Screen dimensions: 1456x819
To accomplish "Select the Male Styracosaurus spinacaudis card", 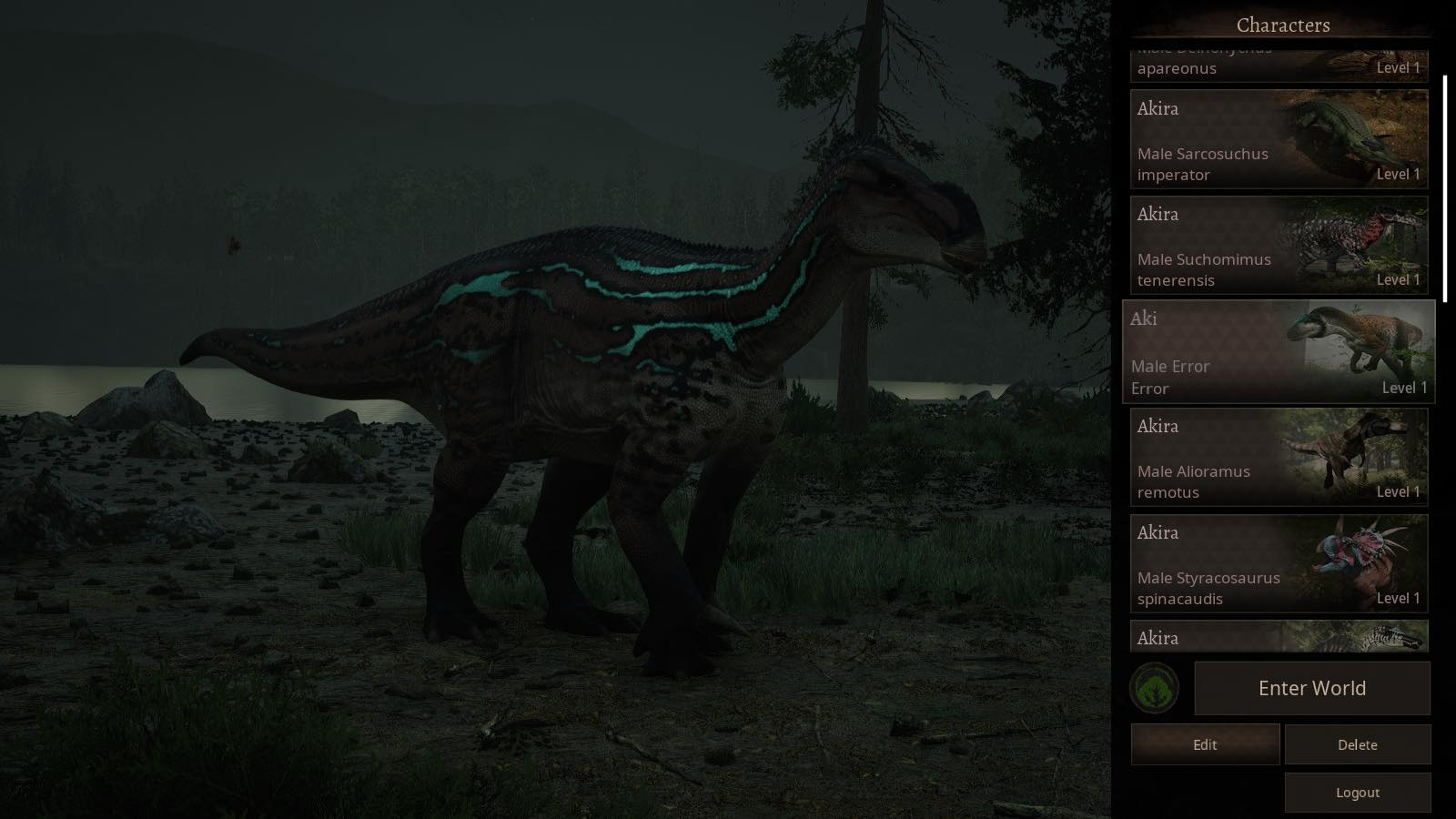I will coord(1210,563).
